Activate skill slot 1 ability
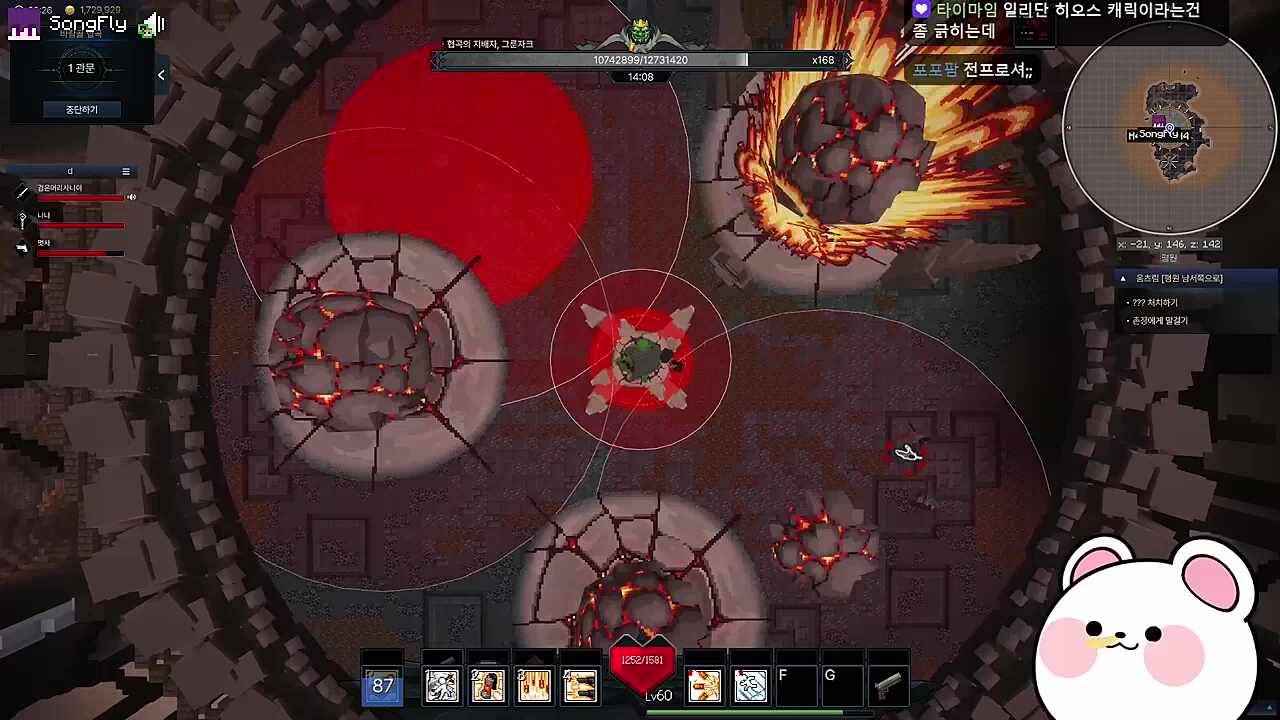This screenshot has height=720, width=1280. pyautogui.click(x=442, y=686)
